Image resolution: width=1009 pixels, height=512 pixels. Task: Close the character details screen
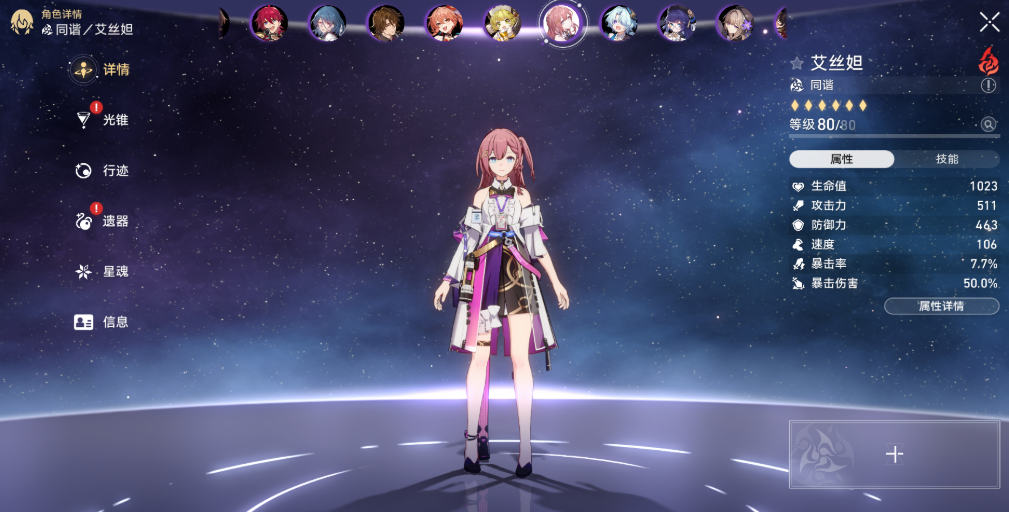pyautogui.click(x=989, y=22)
